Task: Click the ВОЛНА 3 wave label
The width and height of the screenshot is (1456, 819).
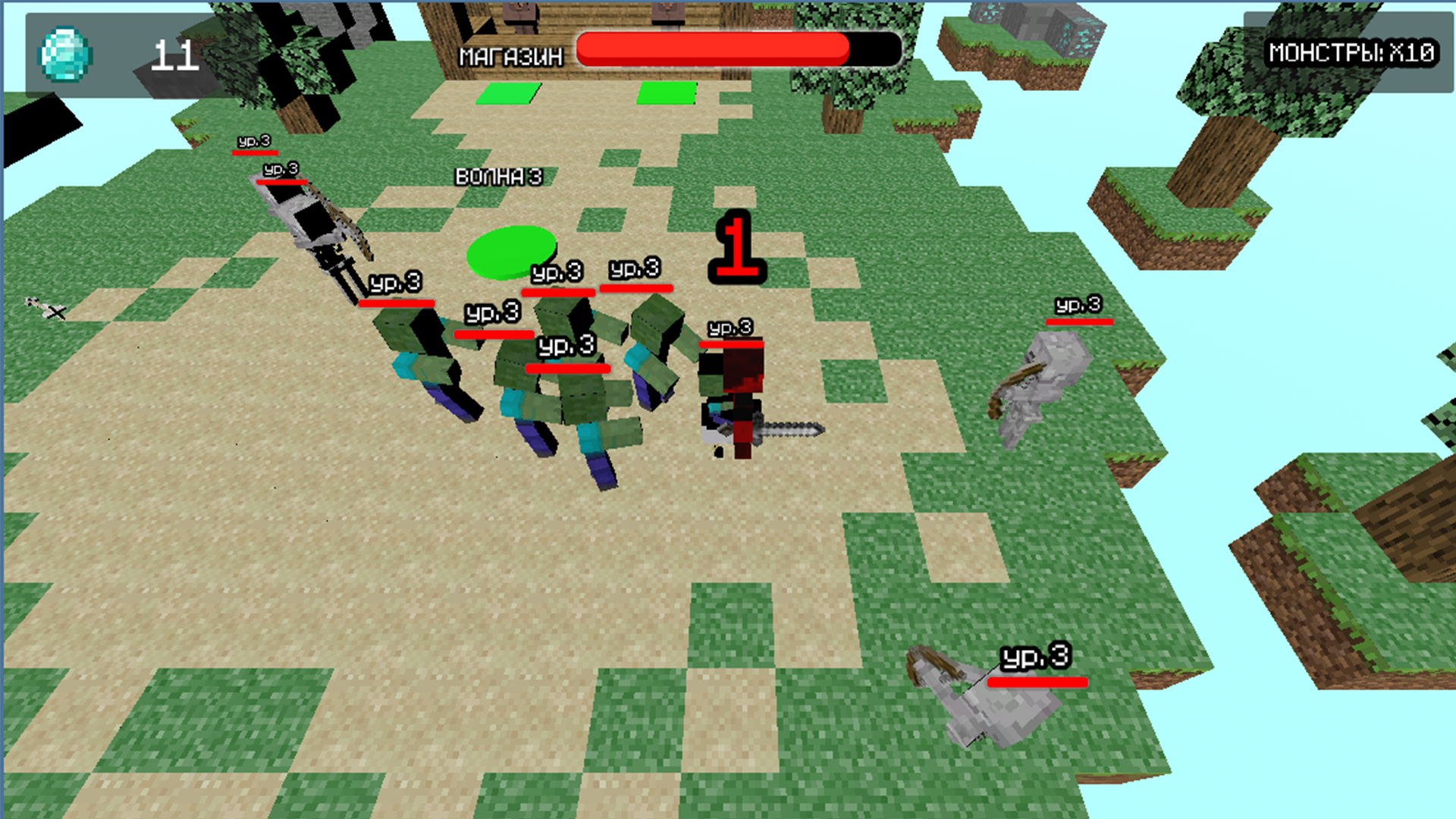Action: tap(497, 177)
